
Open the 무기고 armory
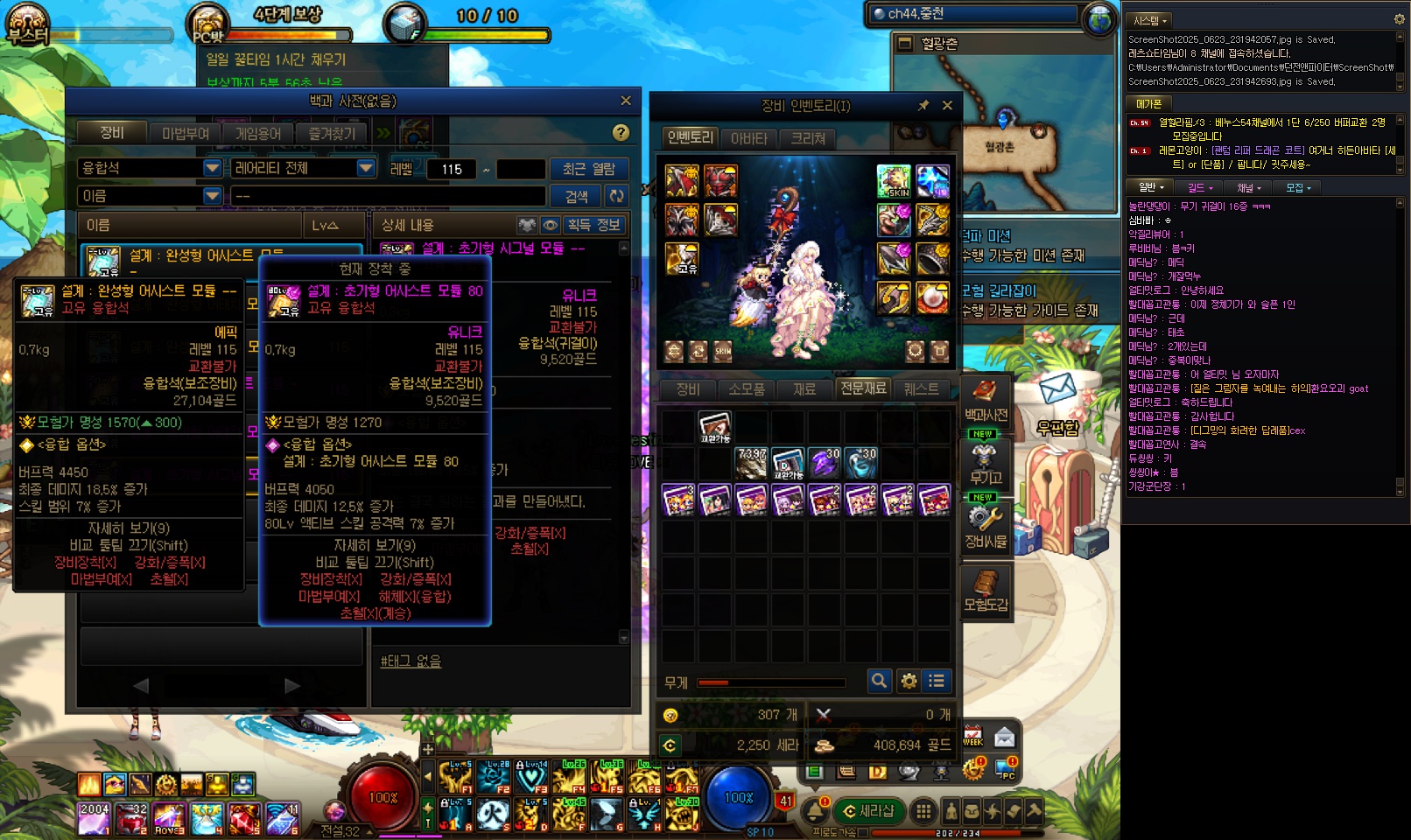coord(986,464)
